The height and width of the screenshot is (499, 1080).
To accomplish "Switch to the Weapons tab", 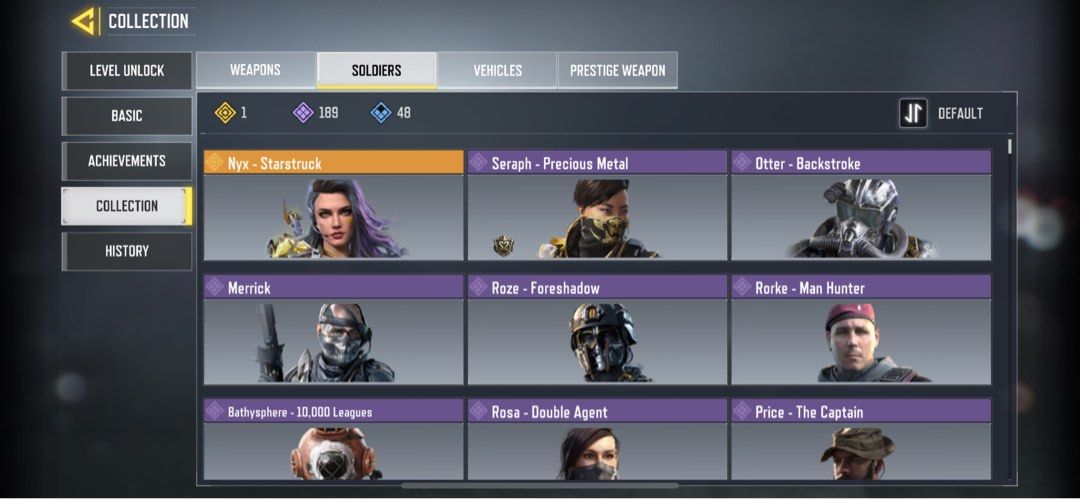I will (x=255, y=70).
